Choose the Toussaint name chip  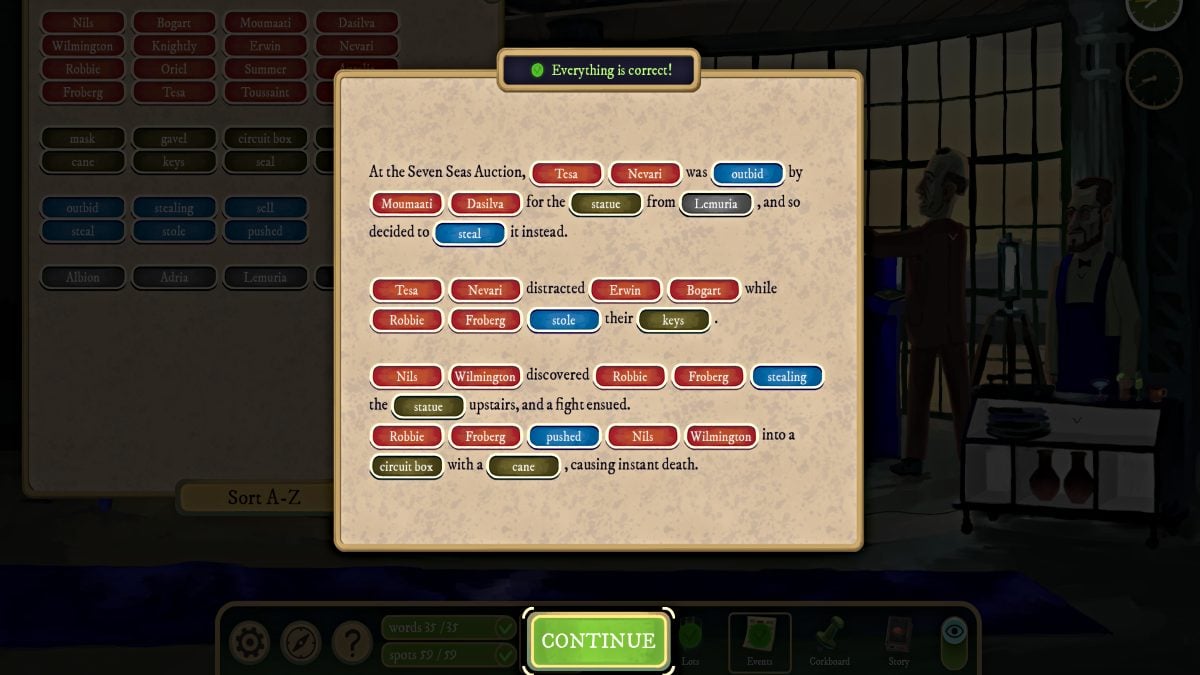tap(265, 92)
